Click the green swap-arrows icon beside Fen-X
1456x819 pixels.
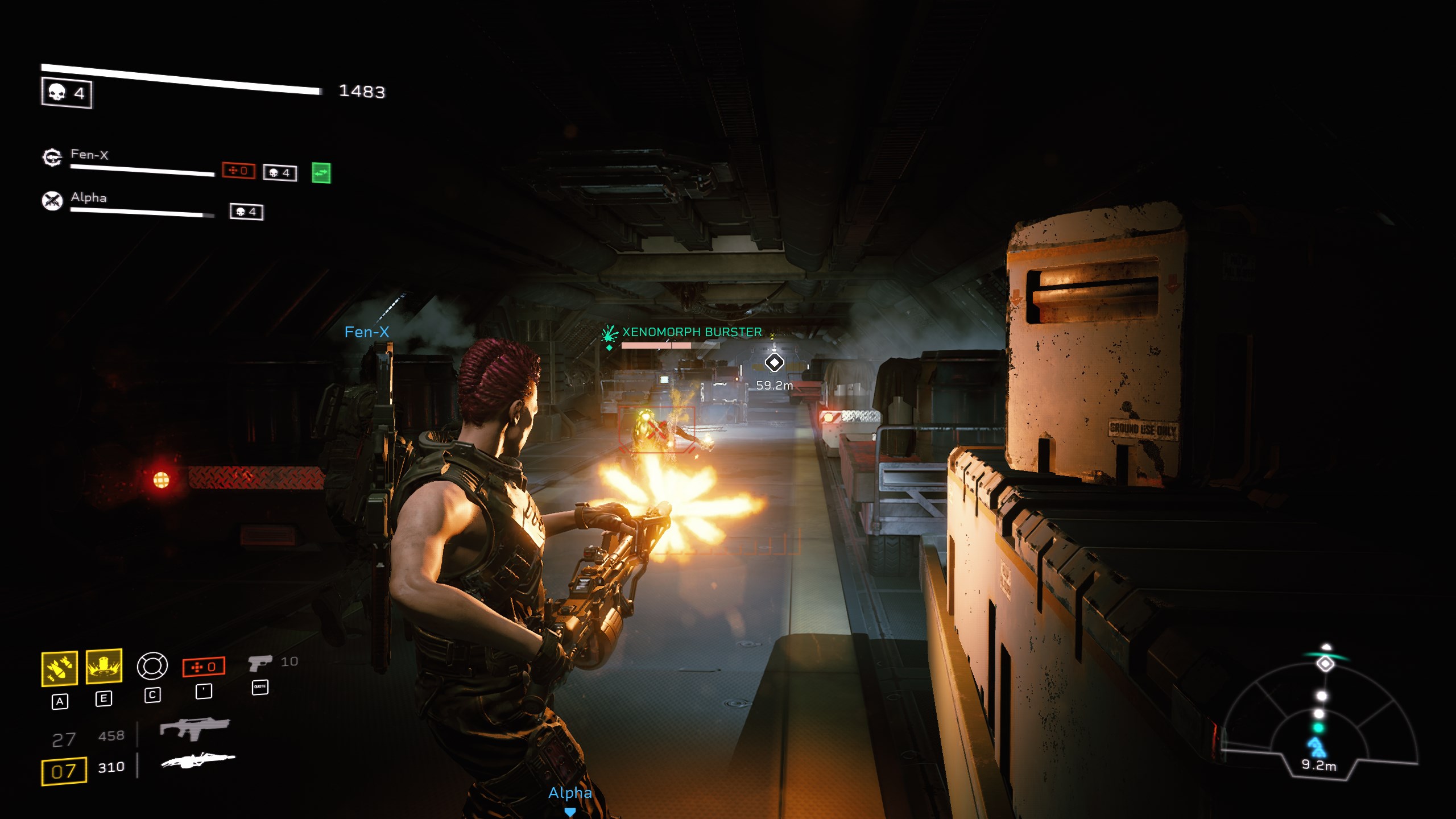321,173
